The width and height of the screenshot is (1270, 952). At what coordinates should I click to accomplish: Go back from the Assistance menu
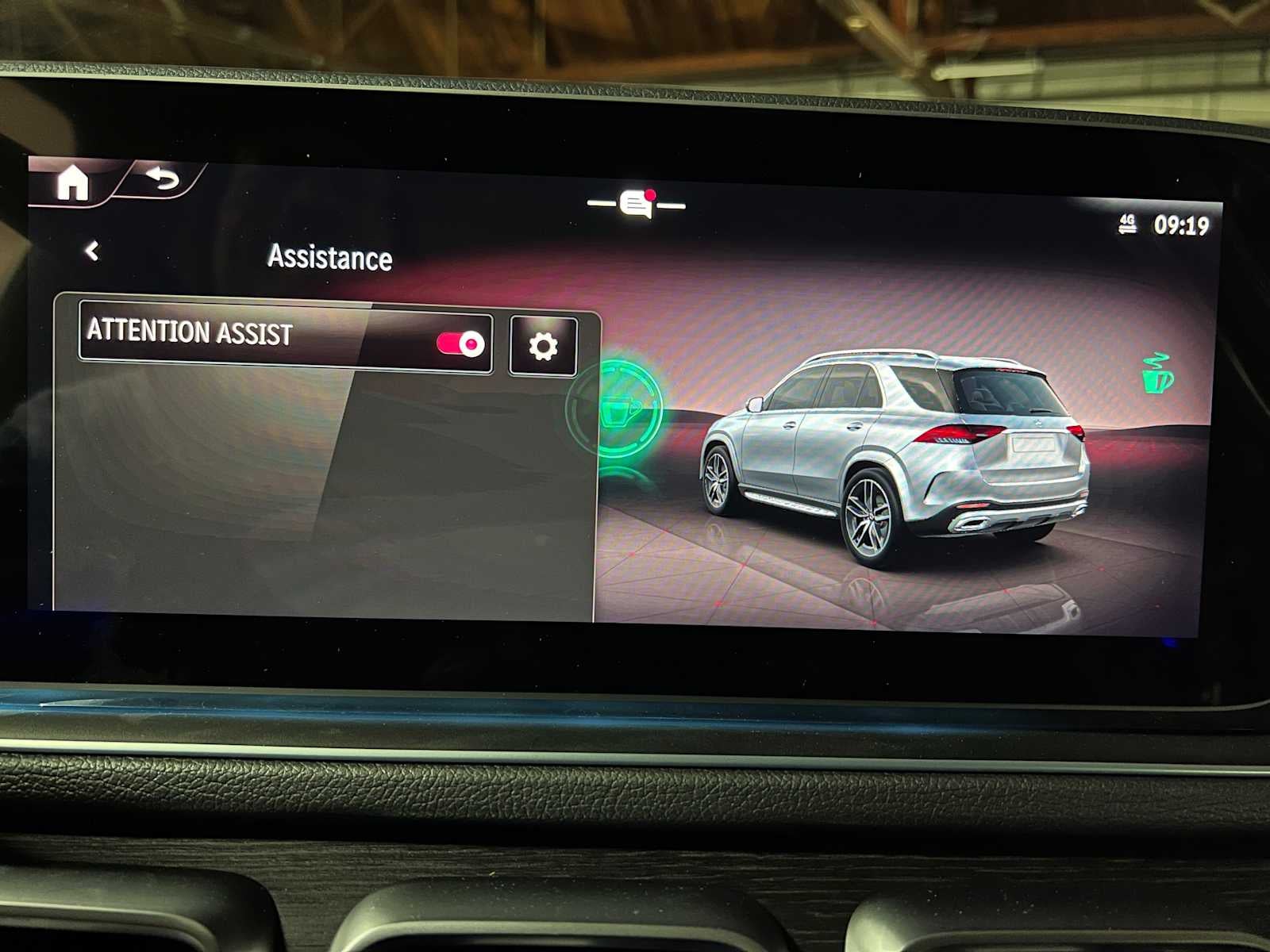click(92, 251)
